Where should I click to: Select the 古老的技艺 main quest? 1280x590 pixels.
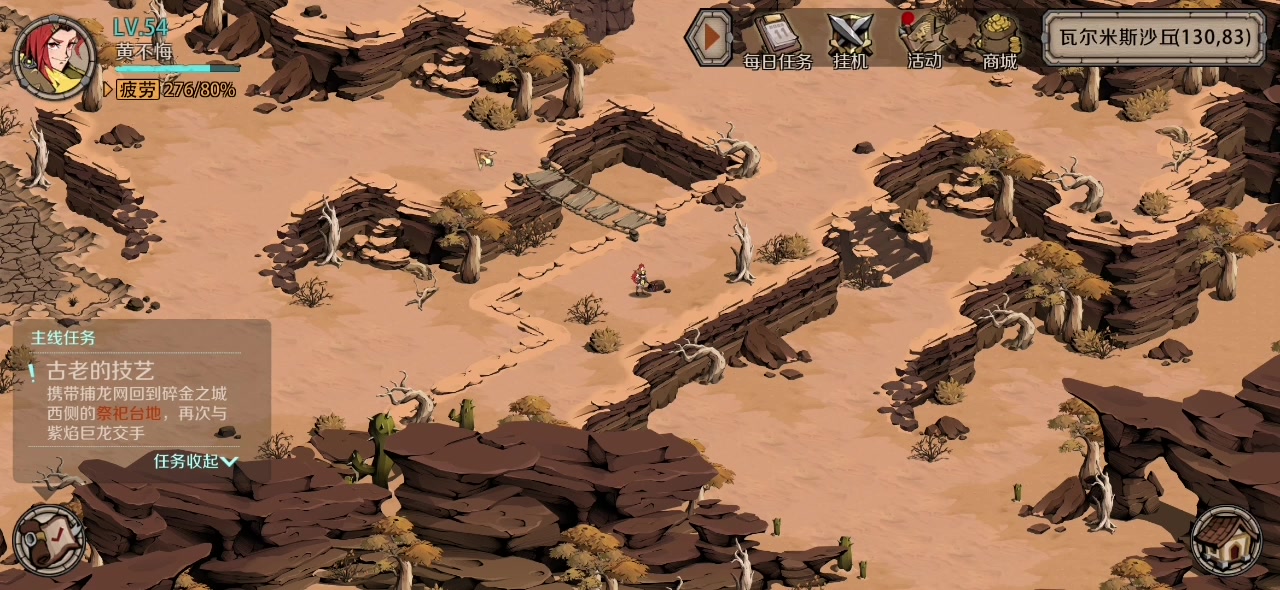point(100,371)
